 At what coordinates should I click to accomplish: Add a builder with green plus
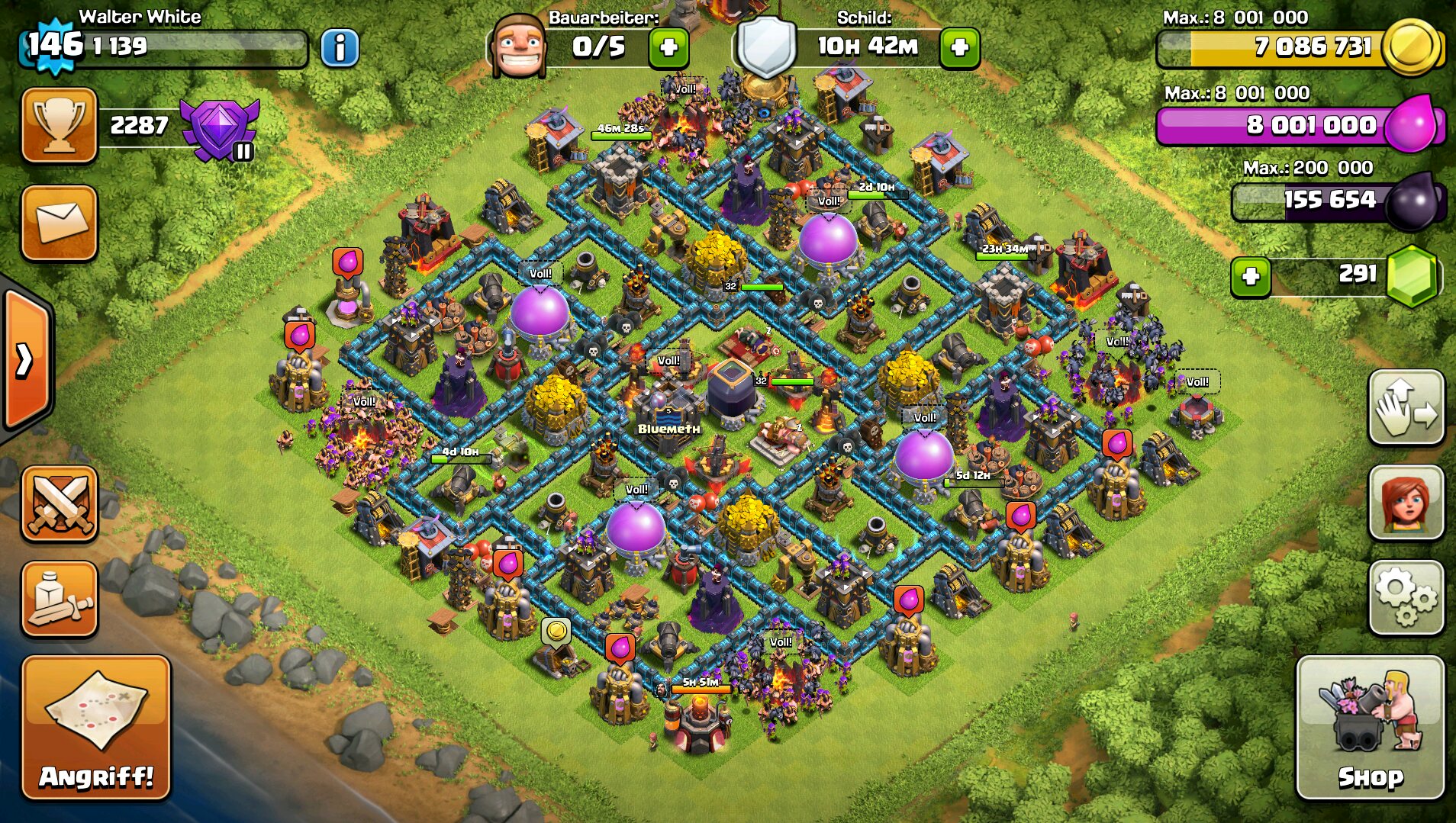pos(668,48)
